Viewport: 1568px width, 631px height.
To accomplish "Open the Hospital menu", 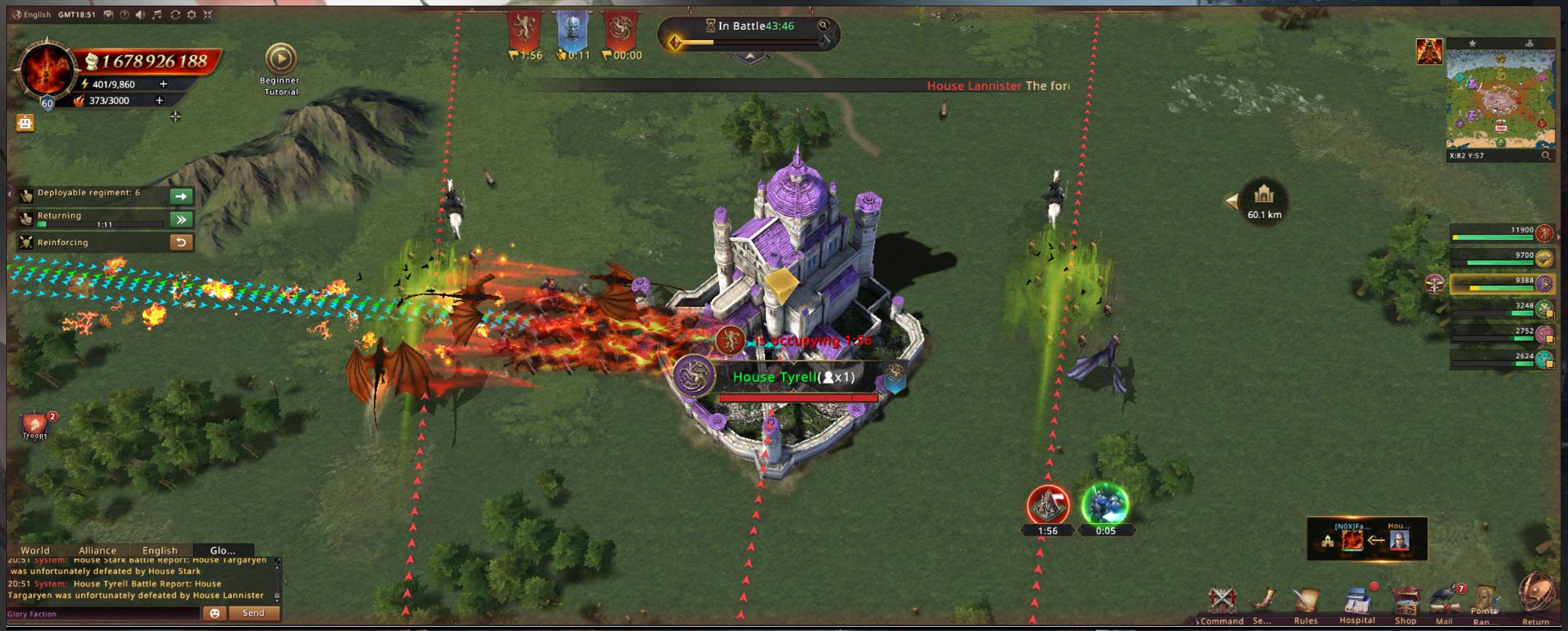I will click(1356, 603).
